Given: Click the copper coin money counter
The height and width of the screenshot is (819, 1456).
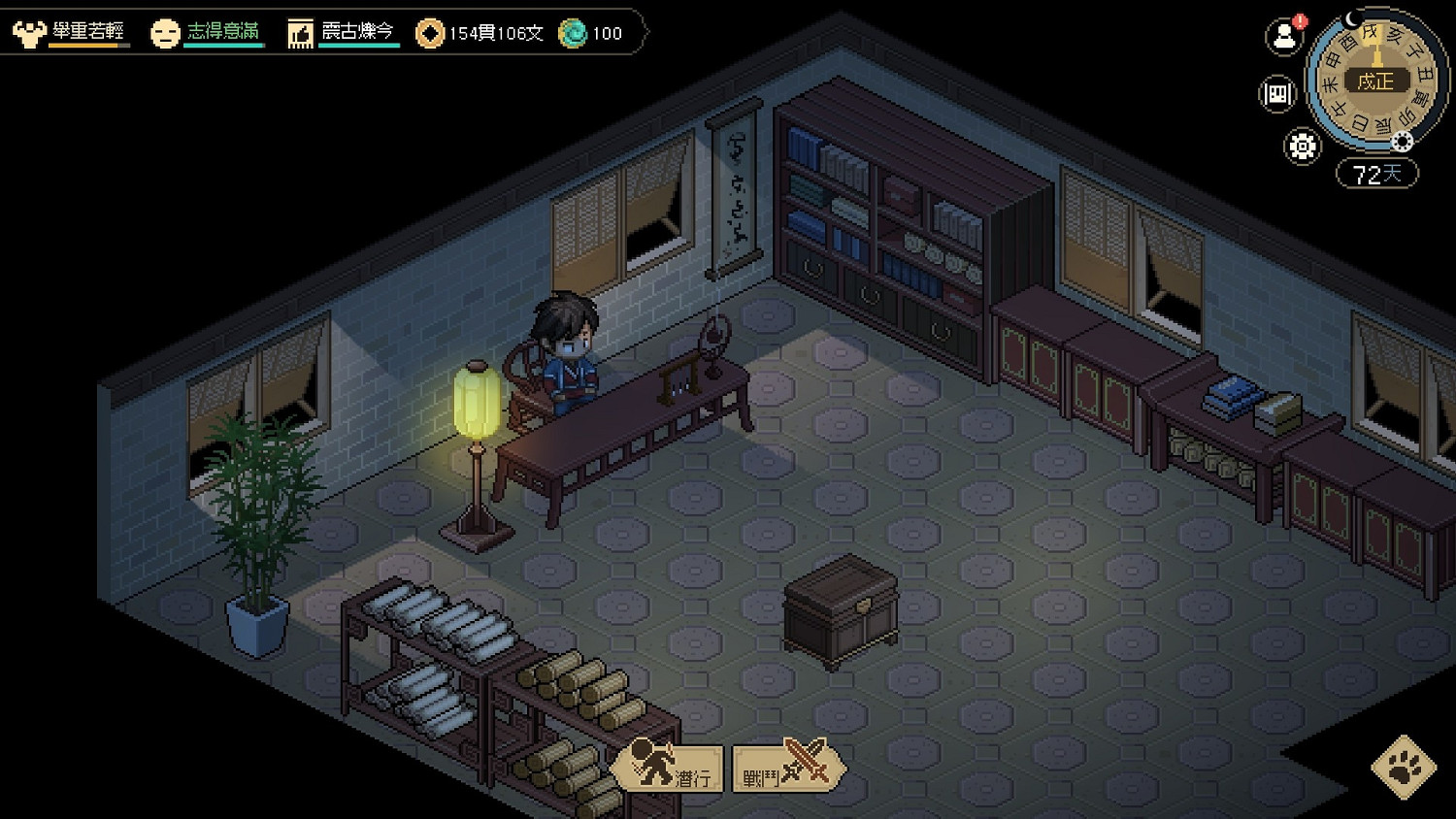Looking at the screenshot, I should pyautogui.click(x=480, y=33).
